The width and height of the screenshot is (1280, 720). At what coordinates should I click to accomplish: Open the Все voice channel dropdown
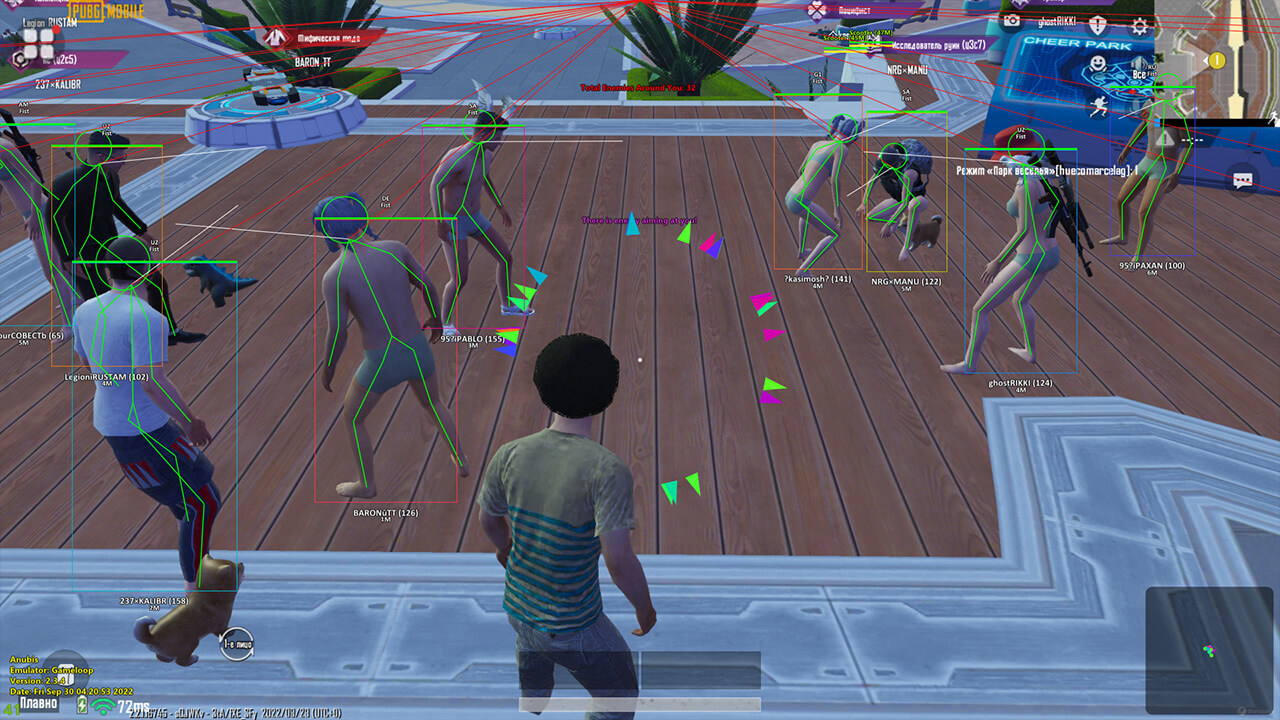coord(1139,74)
